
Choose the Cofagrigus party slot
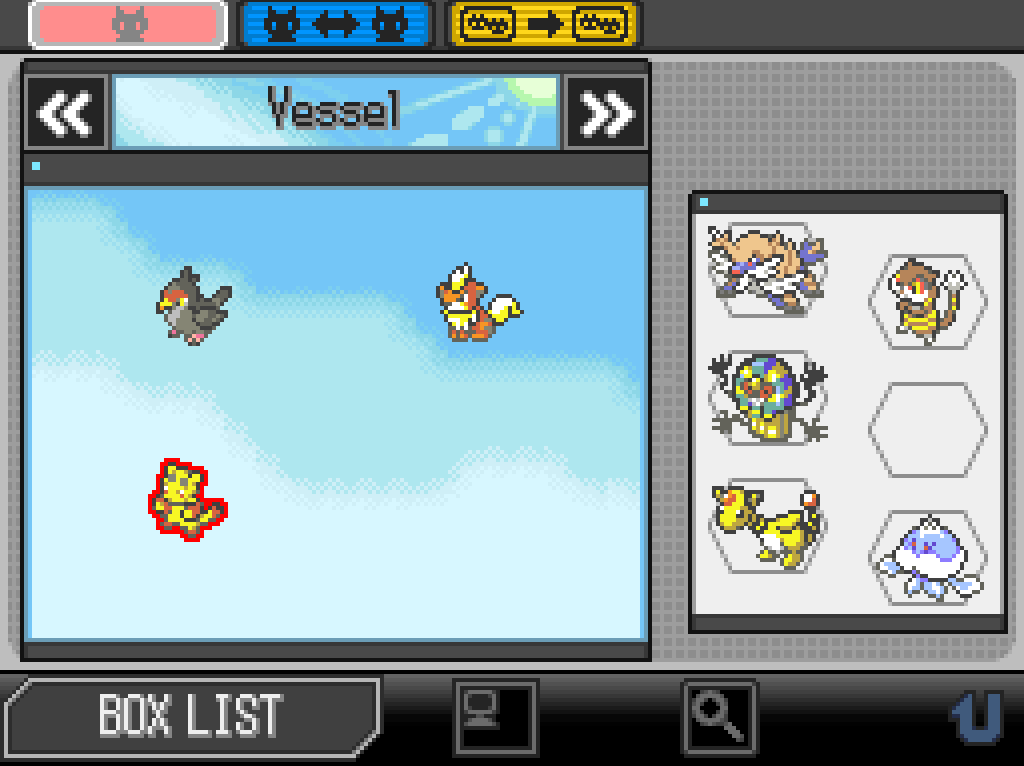765,397
